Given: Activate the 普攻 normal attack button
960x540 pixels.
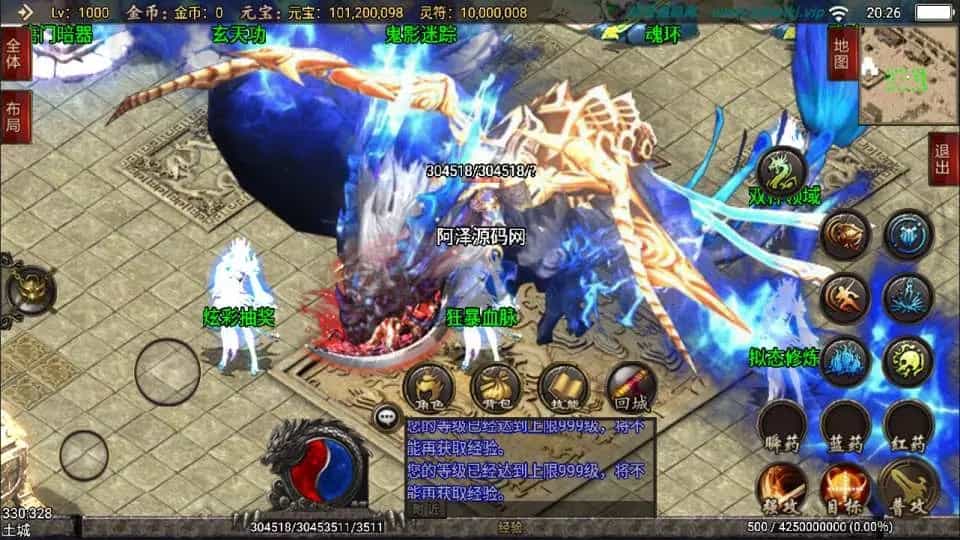Looking at the screenshot, I should tap(909, 486).
